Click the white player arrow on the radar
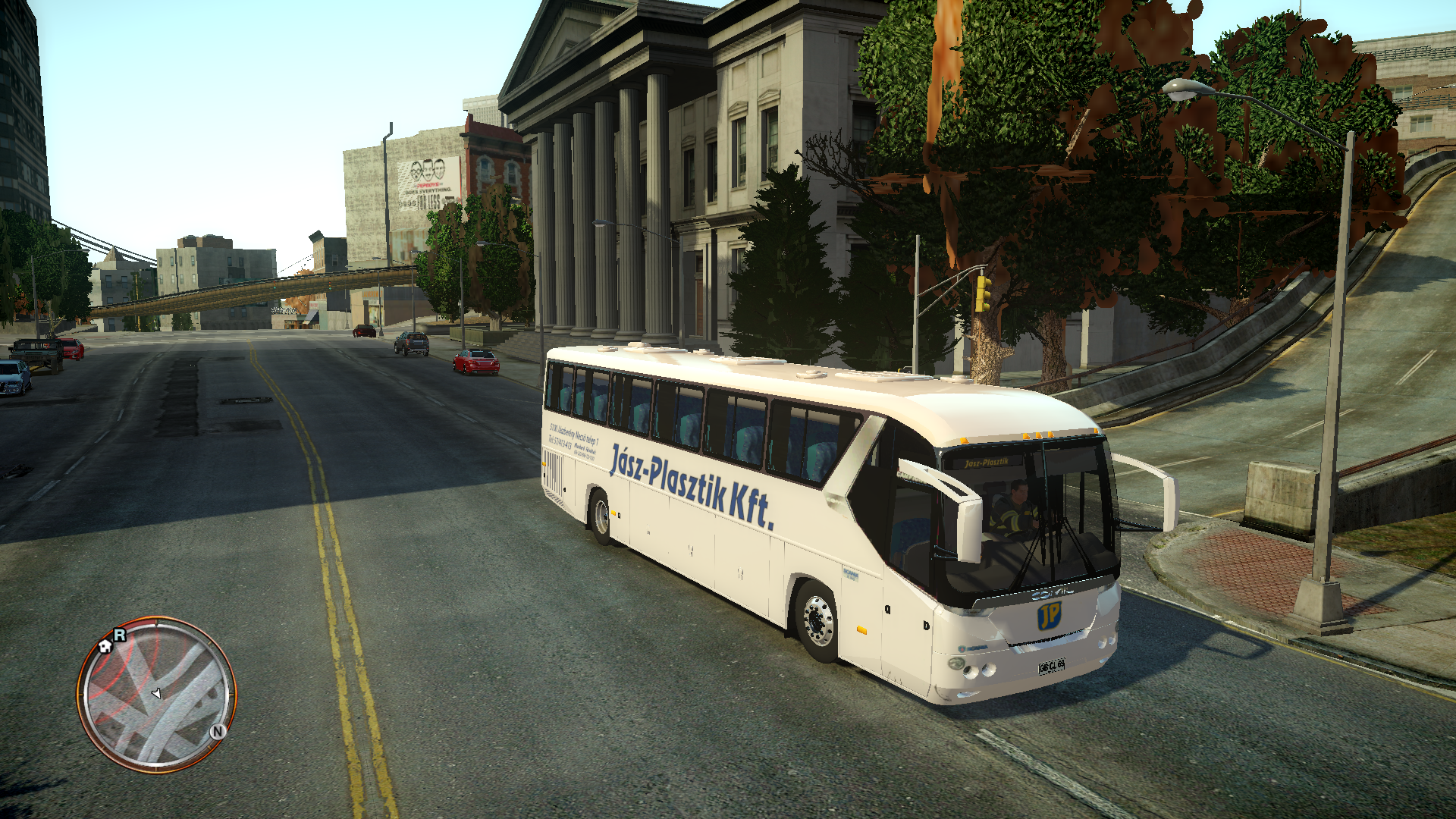Screen dimensions: 1456x819 [x=156, y=693]
